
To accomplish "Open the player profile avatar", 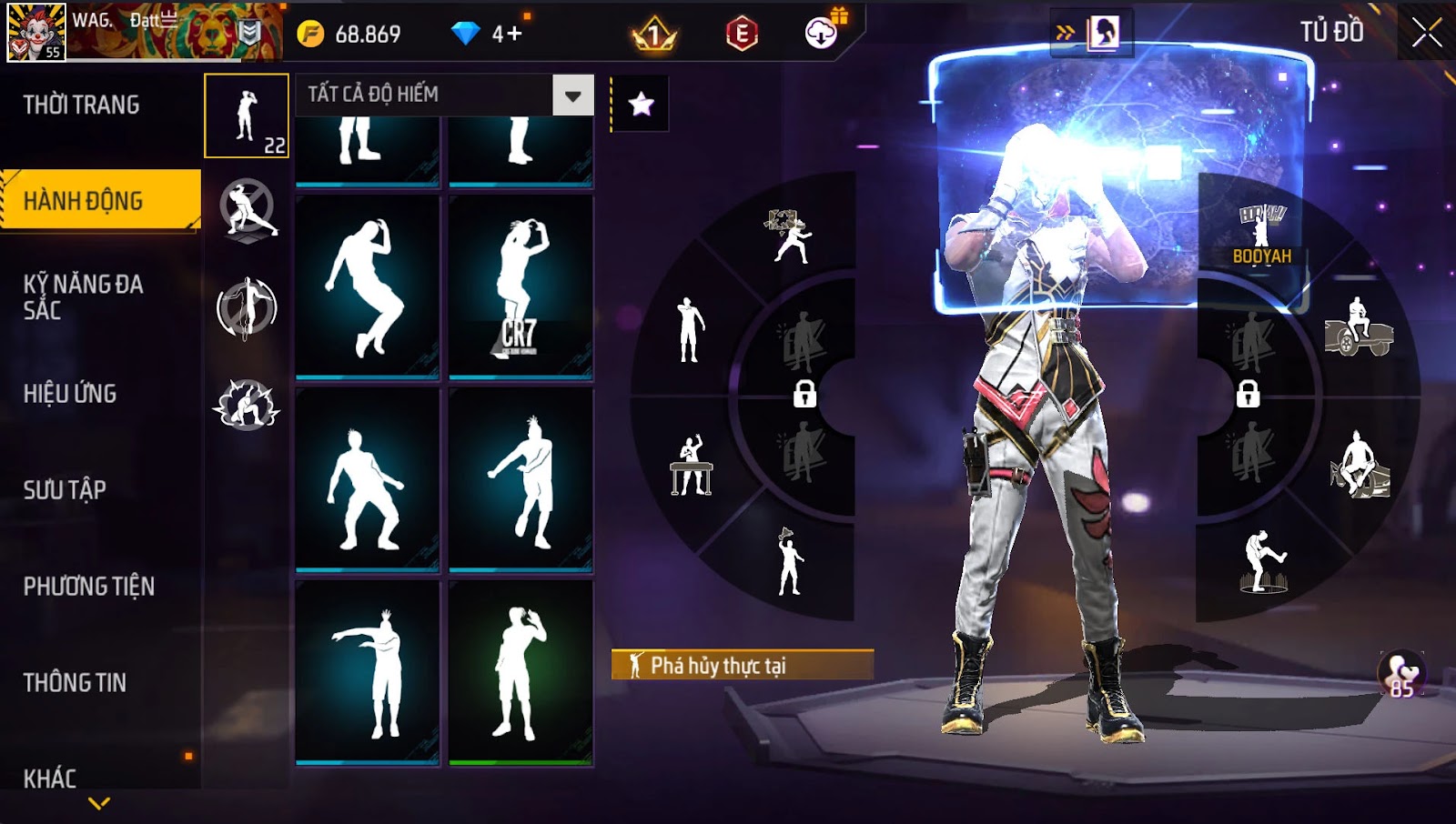I will [36, 32].
